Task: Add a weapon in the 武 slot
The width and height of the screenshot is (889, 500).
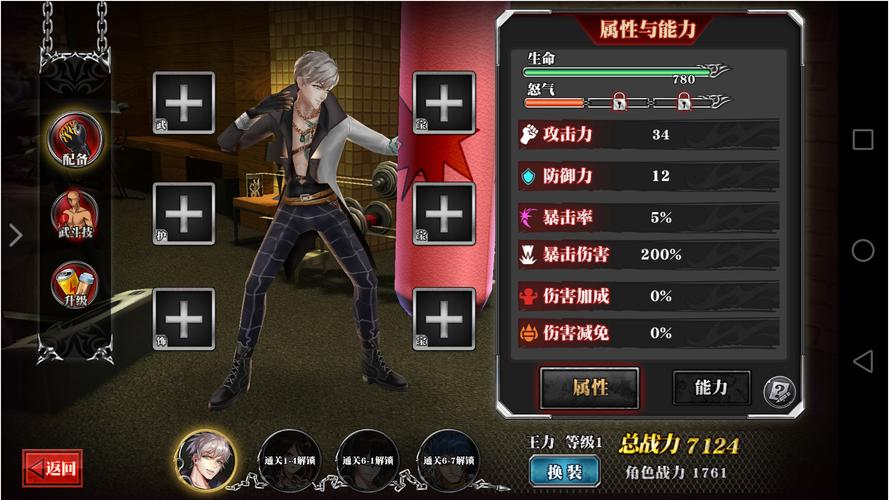Action: pos(184,102)
